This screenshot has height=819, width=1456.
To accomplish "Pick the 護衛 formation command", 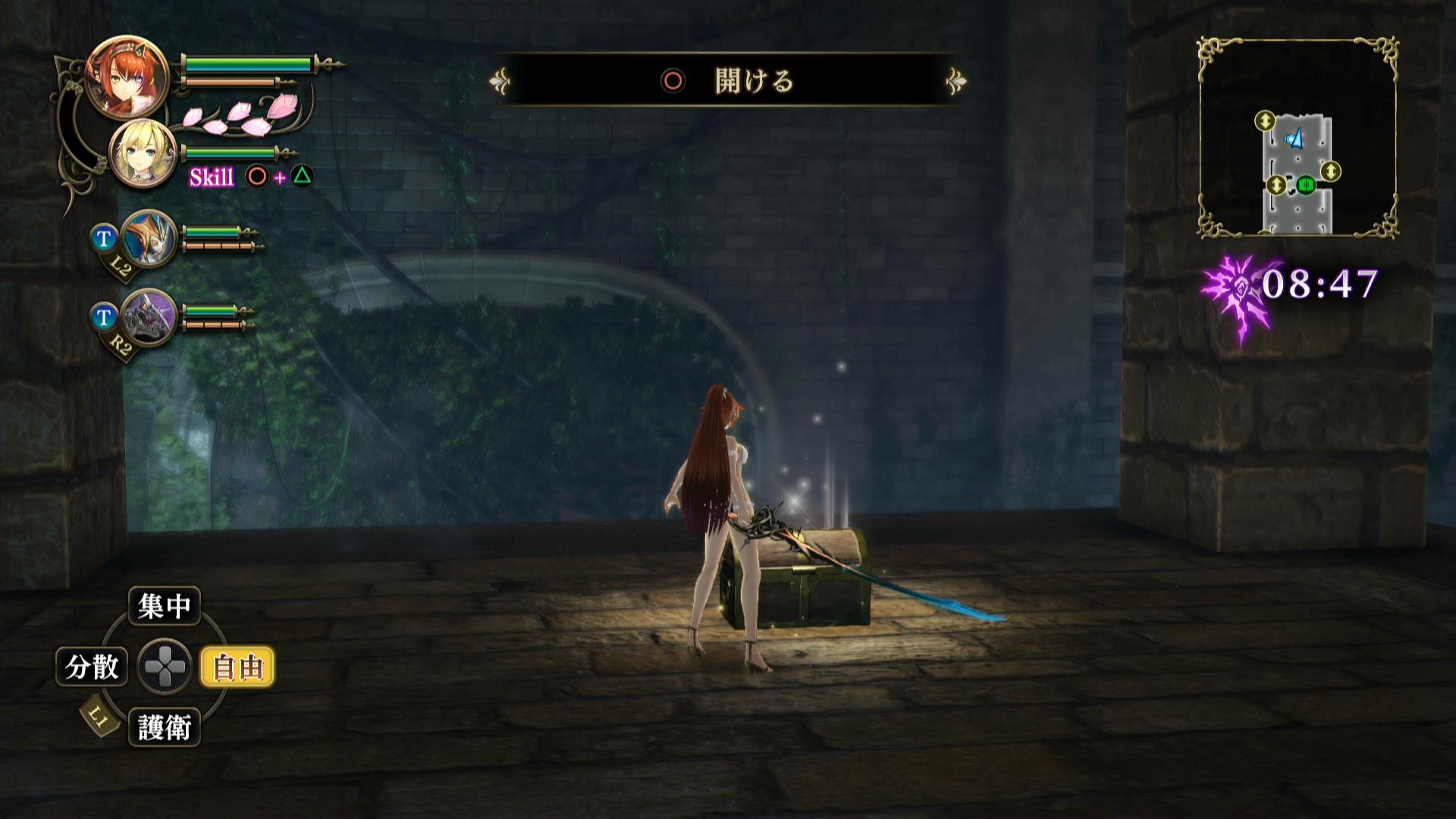I will 164,727.
